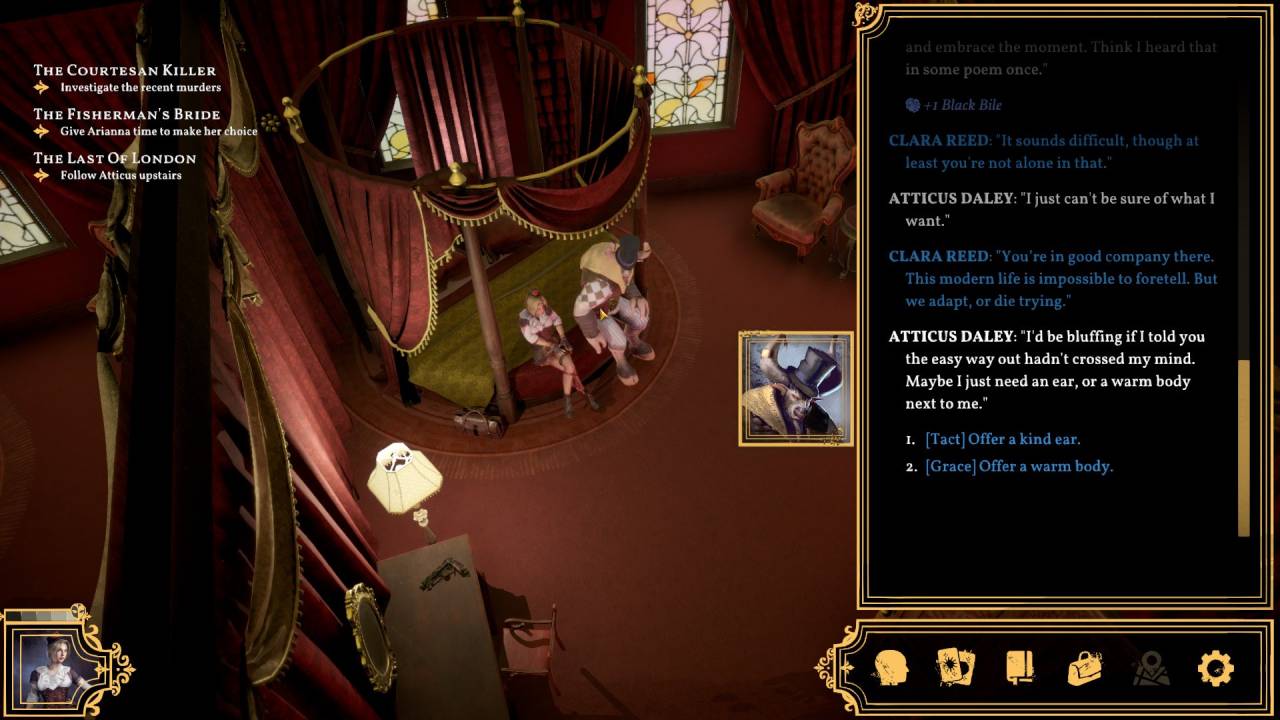
Task: Open the inventory bag icon
Action: 1085,667
